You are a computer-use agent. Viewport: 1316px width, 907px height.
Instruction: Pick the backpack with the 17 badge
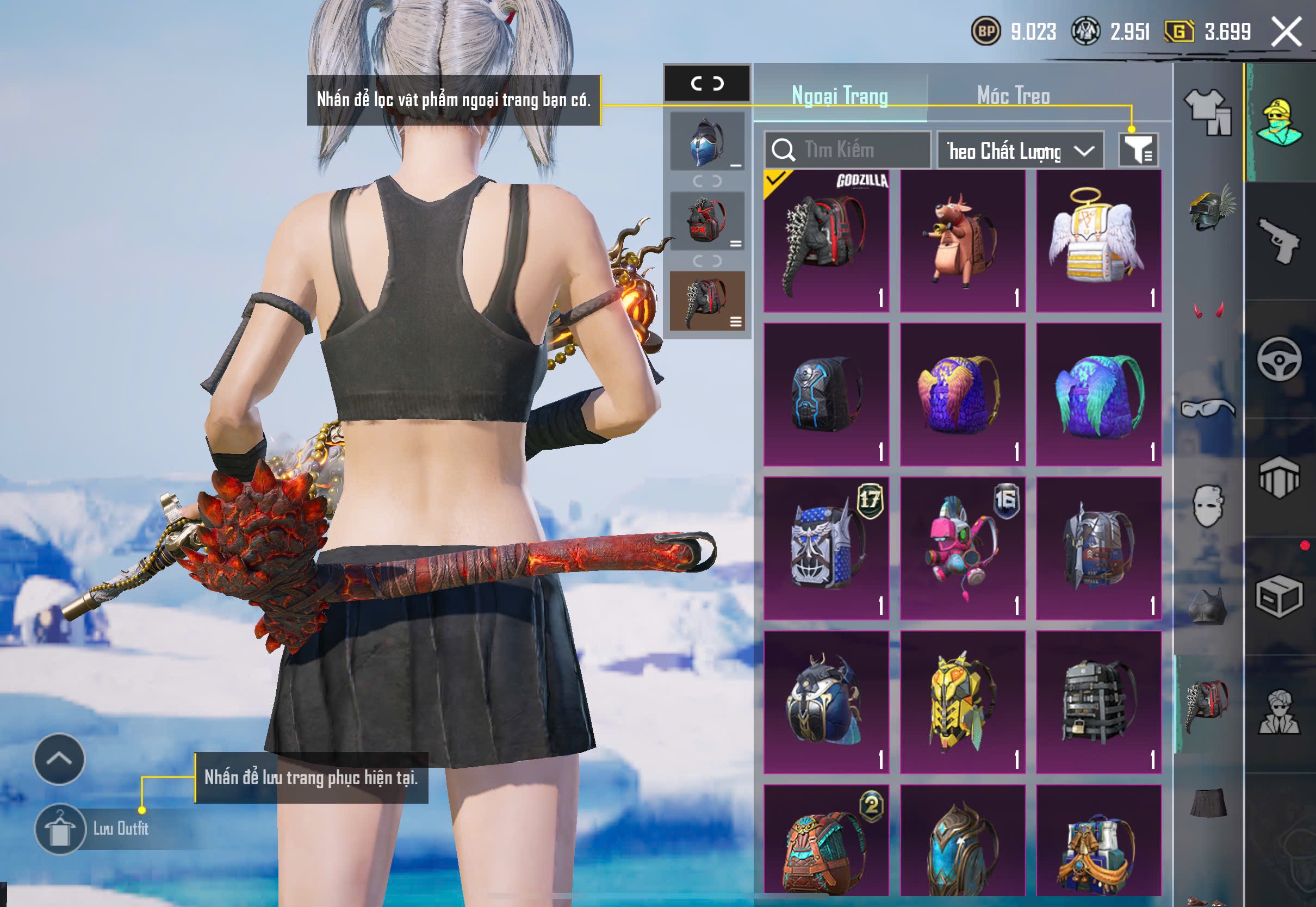tap(826, 548)
